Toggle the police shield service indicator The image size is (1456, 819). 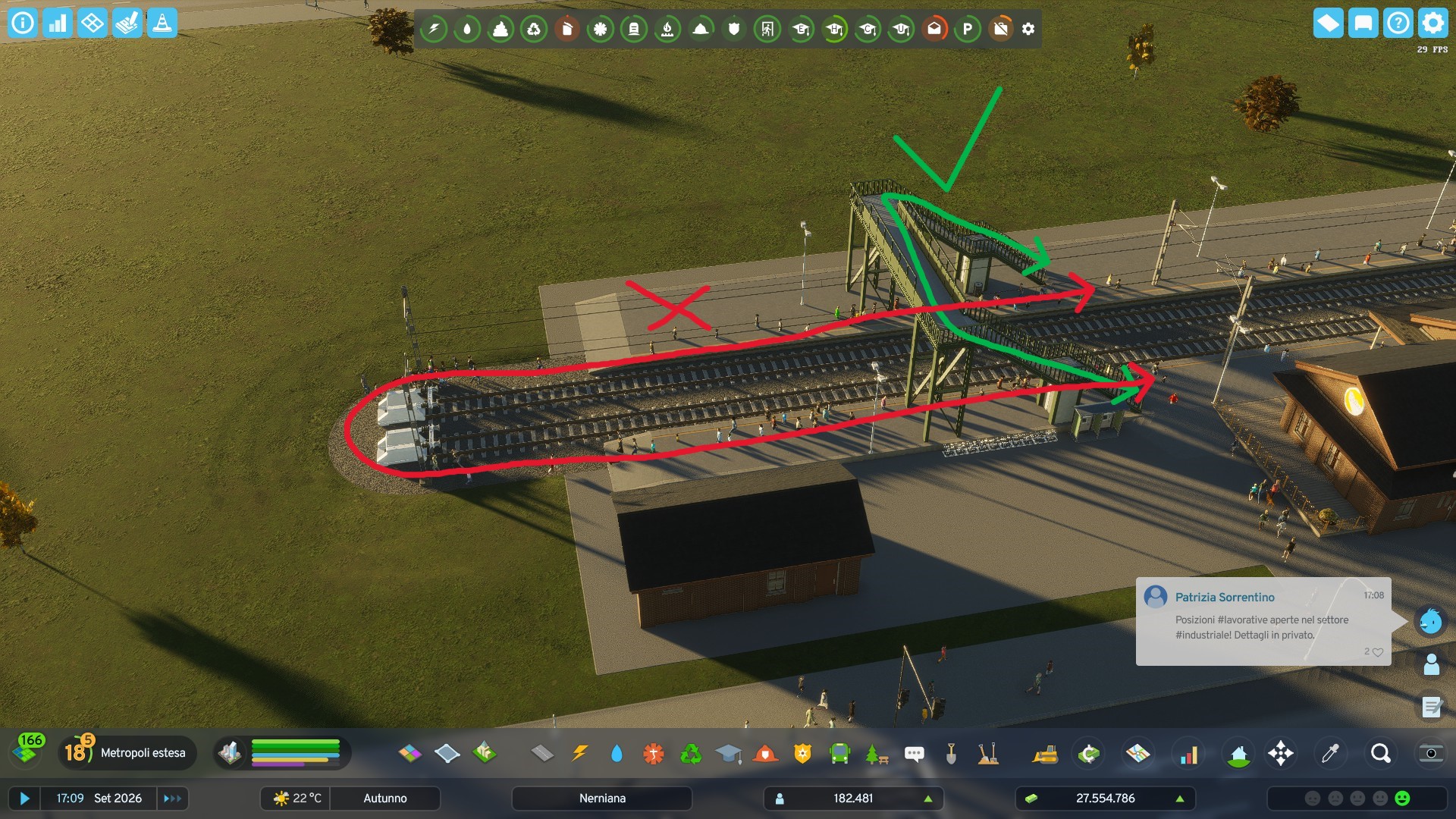click(735, 29)
